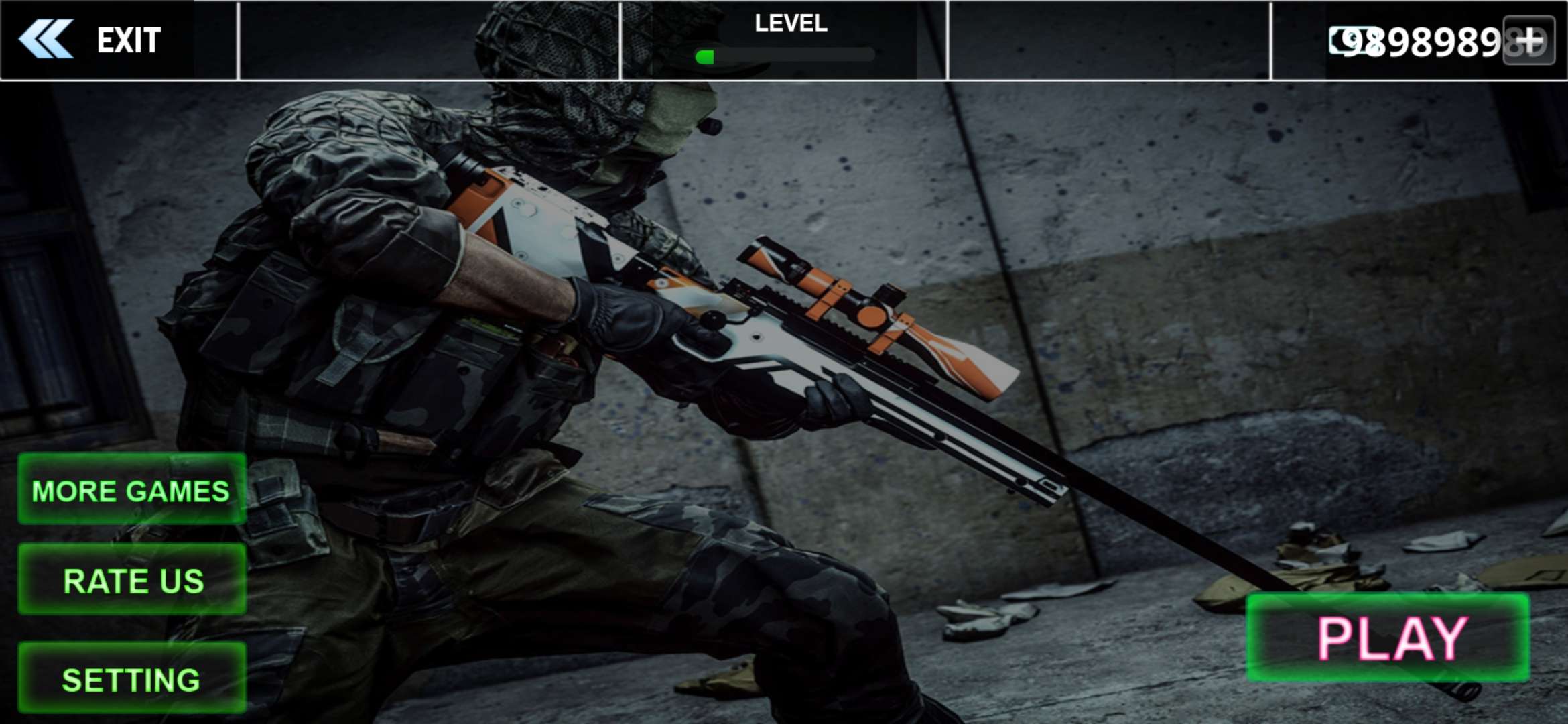
Task: Click the EXIT button
Action: tap(90, 40)
